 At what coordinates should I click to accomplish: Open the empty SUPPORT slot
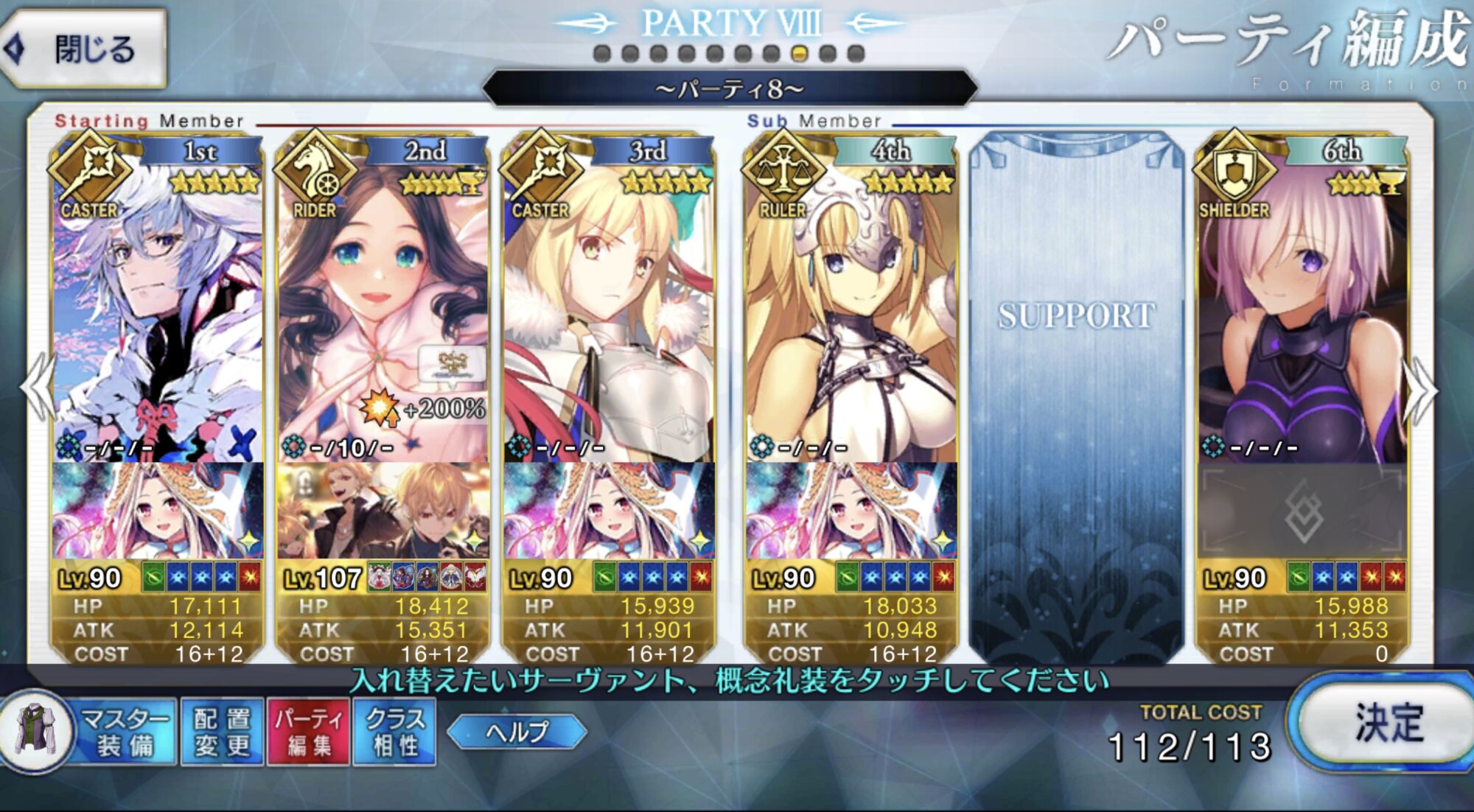pos(1076,398)
